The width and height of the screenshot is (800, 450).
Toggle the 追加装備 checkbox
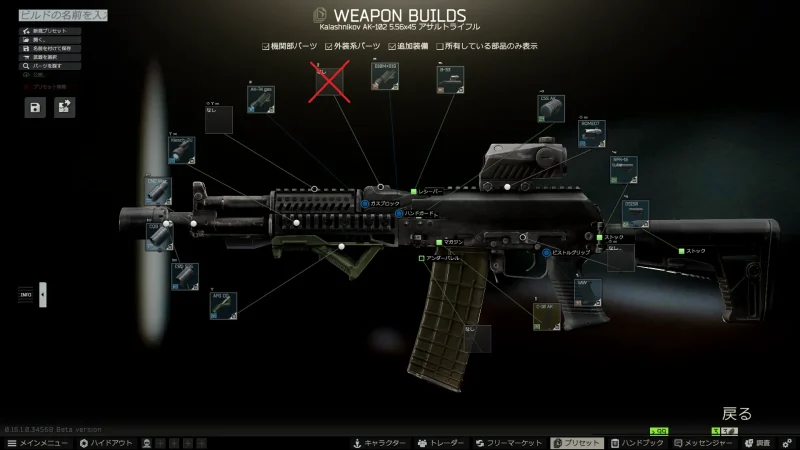pyautogui.click(x=394, y=46)
